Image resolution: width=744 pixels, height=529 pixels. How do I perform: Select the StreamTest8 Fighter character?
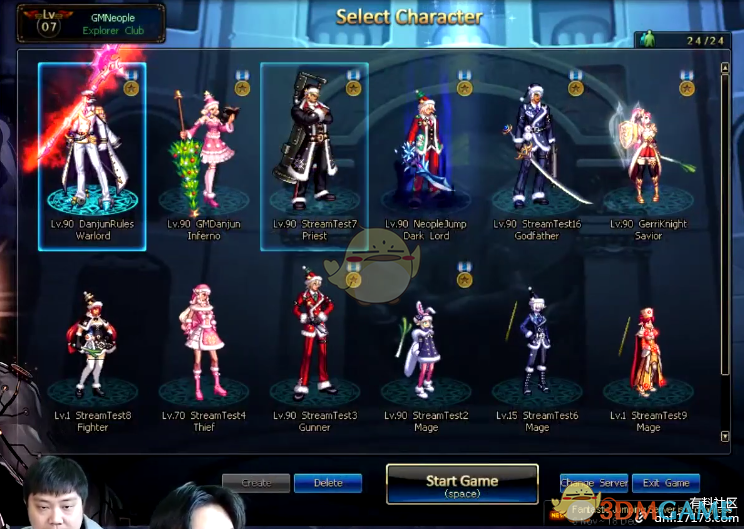point(92,345)
